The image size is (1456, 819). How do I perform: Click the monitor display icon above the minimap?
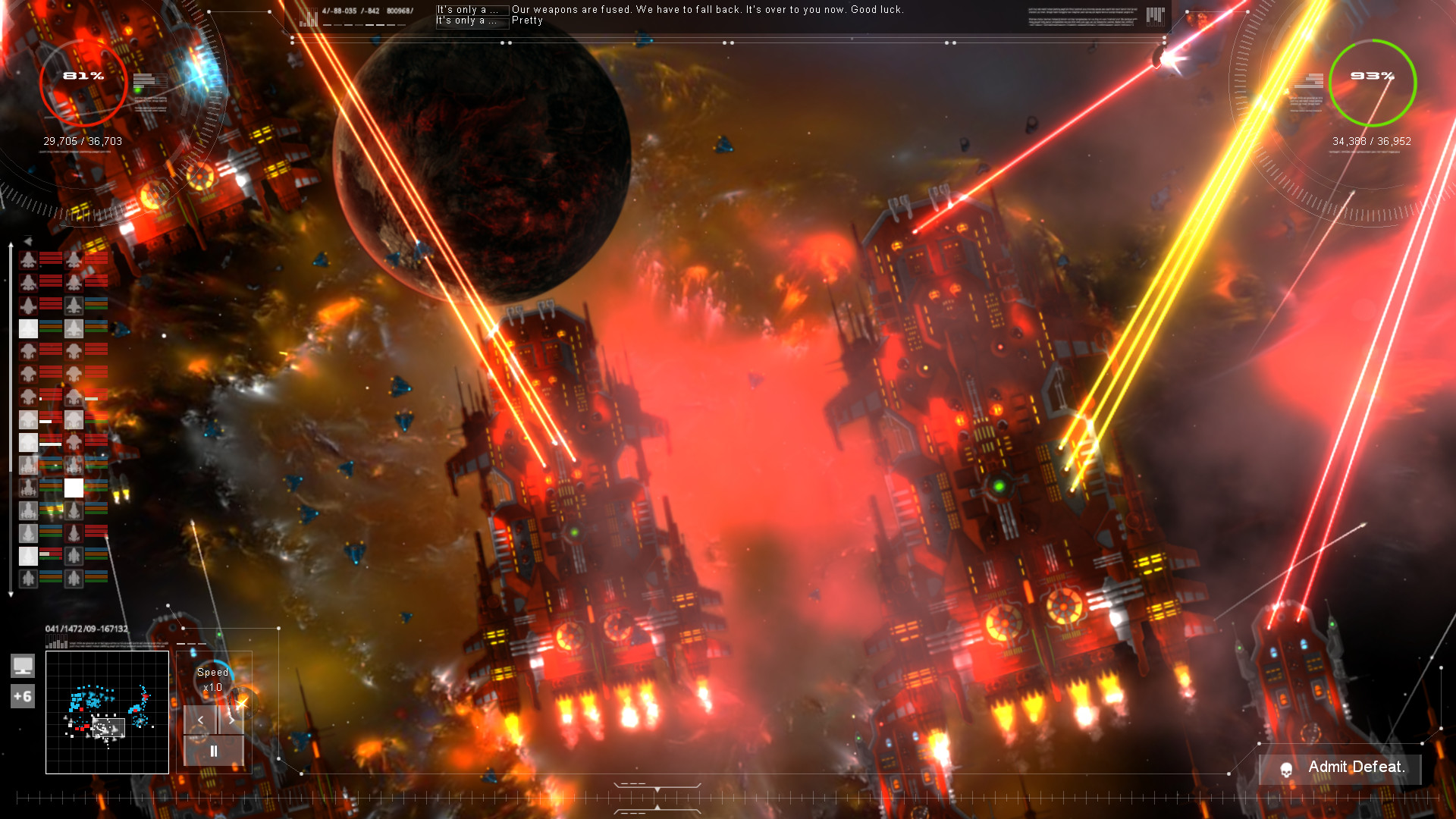(x=24, y=666)
